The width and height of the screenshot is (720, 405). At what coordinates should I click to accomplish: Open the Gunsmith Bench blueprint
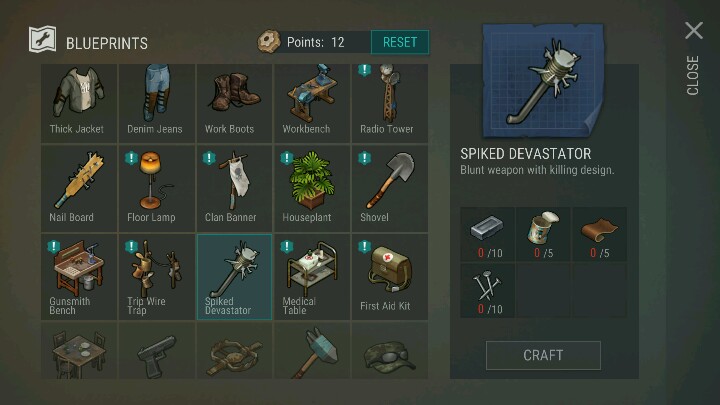[79, 277]
